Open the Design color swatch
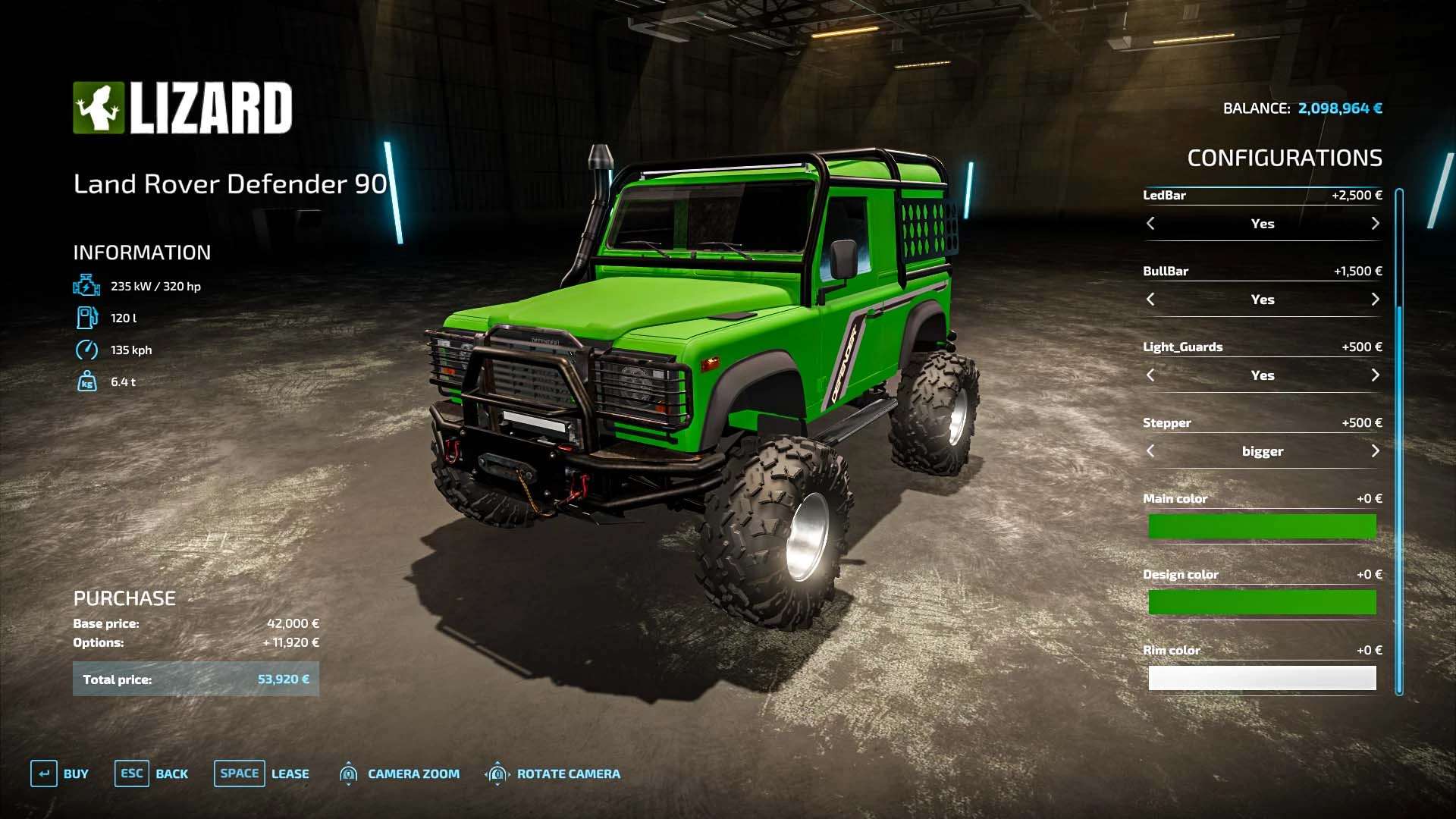 (x=1262, y=602)
